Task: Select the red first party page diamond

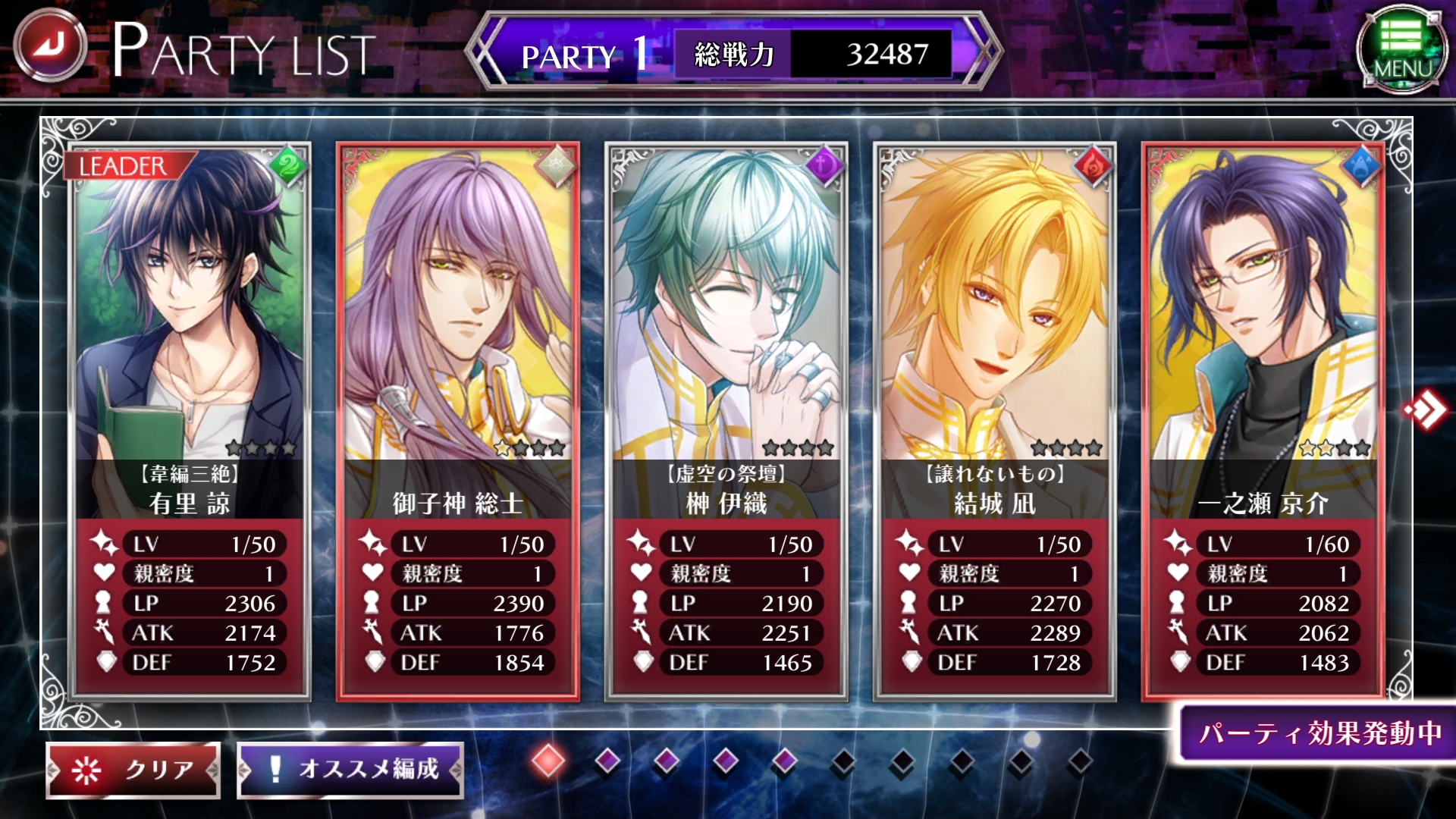Action: click(548, 761)
